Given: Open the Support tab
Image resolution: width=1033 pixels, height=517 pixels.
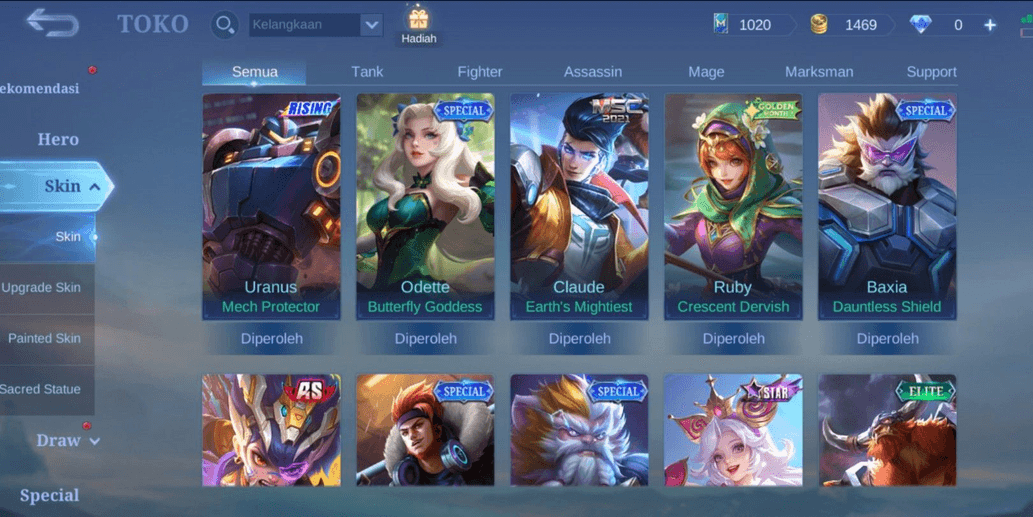Looking at the screenshot, I should point(931,72).
